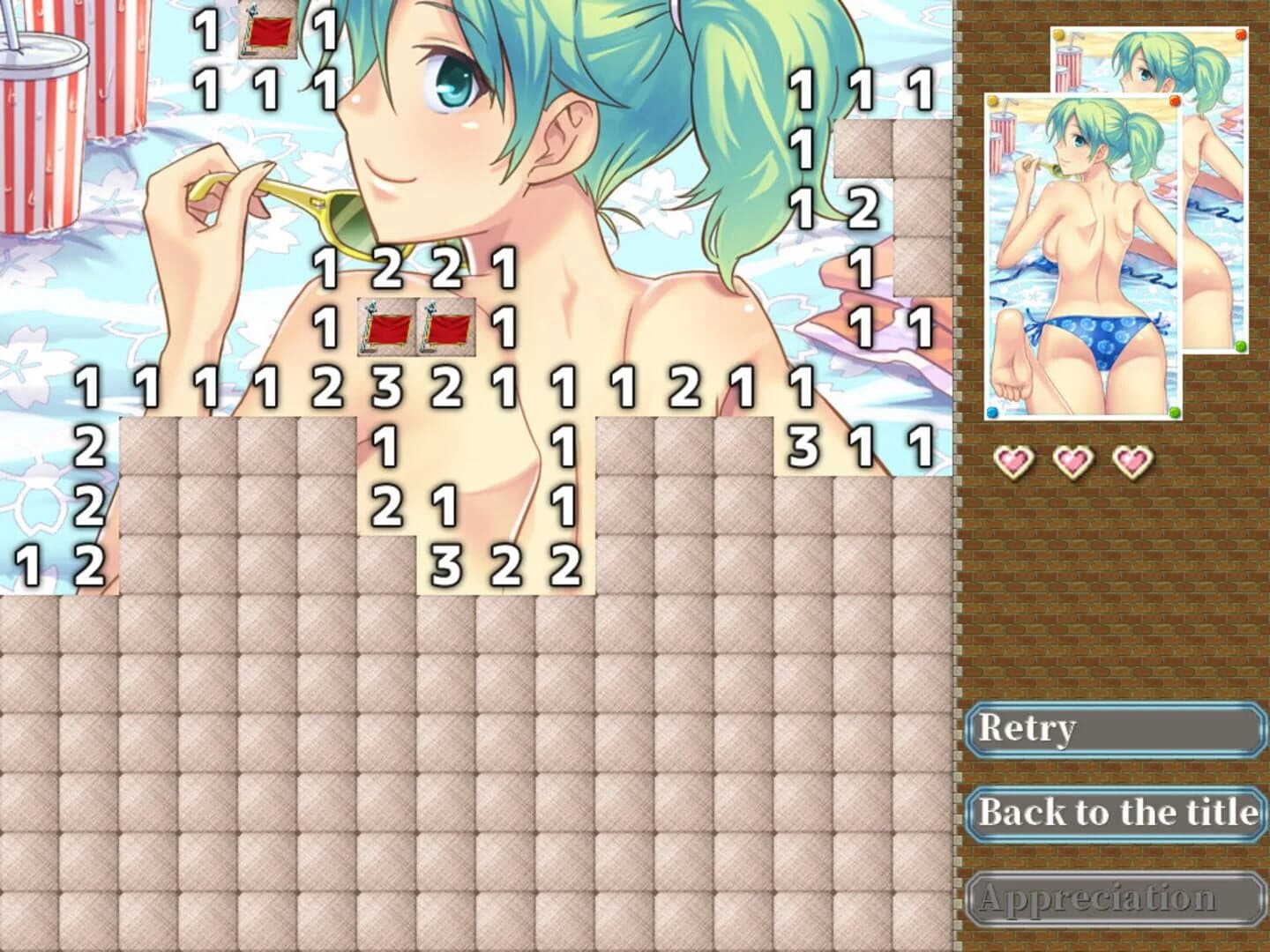The height and width of the screenshot is (952, 1270).
Task: Click the '3' clue number in the middle grid
Action: [387, 386]
